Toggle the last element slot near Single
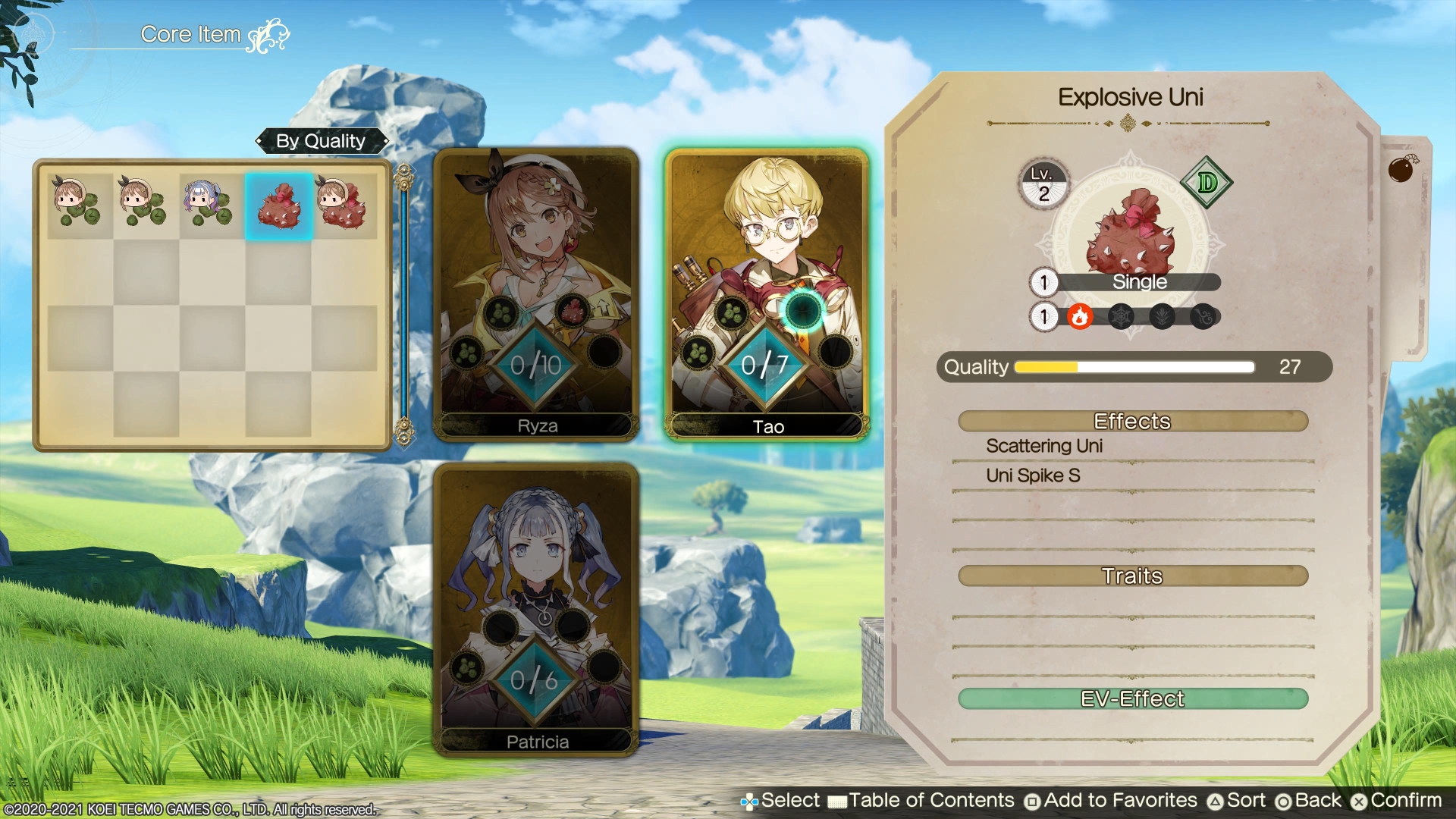Image resolution: width=1456 pixels, height=819 pixels. coord(1203,316)
